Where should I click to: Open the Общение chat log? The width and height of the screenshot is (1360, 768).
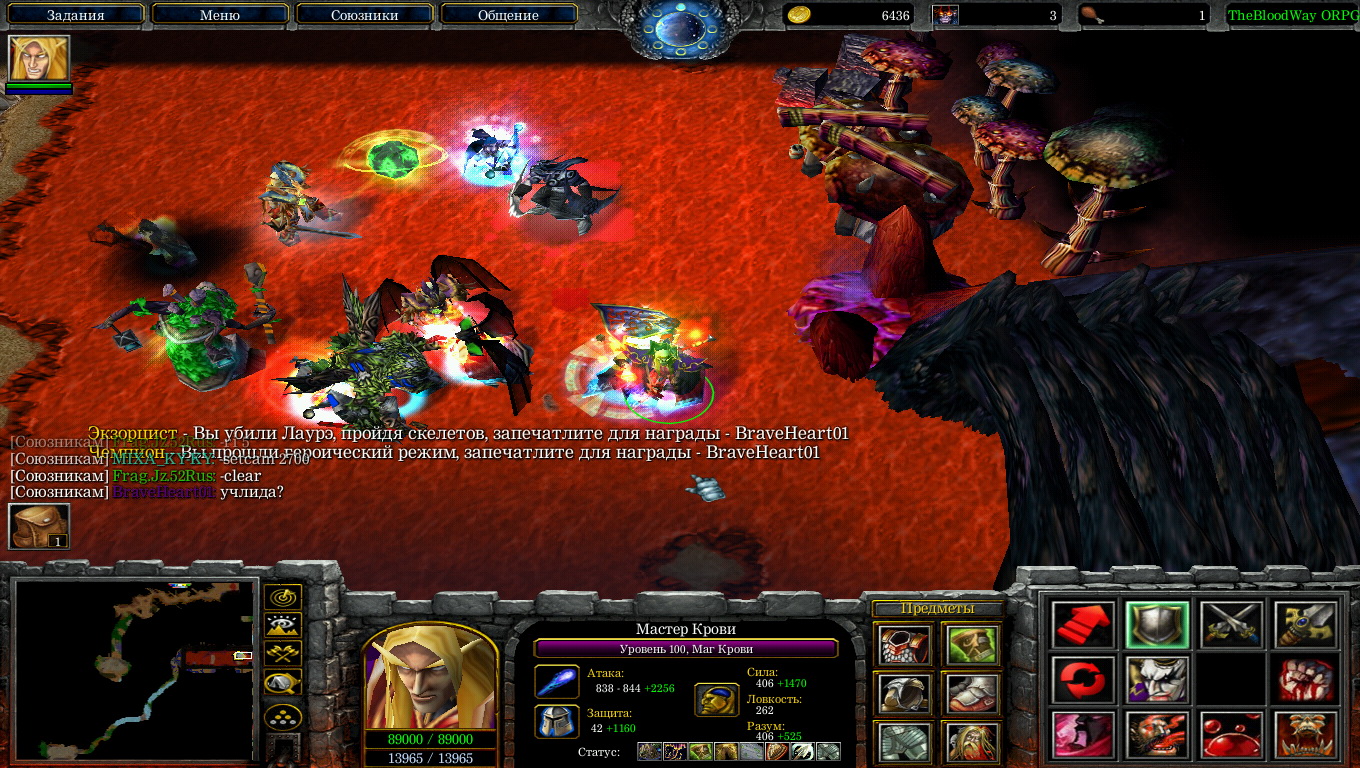[x=508, y=15]
